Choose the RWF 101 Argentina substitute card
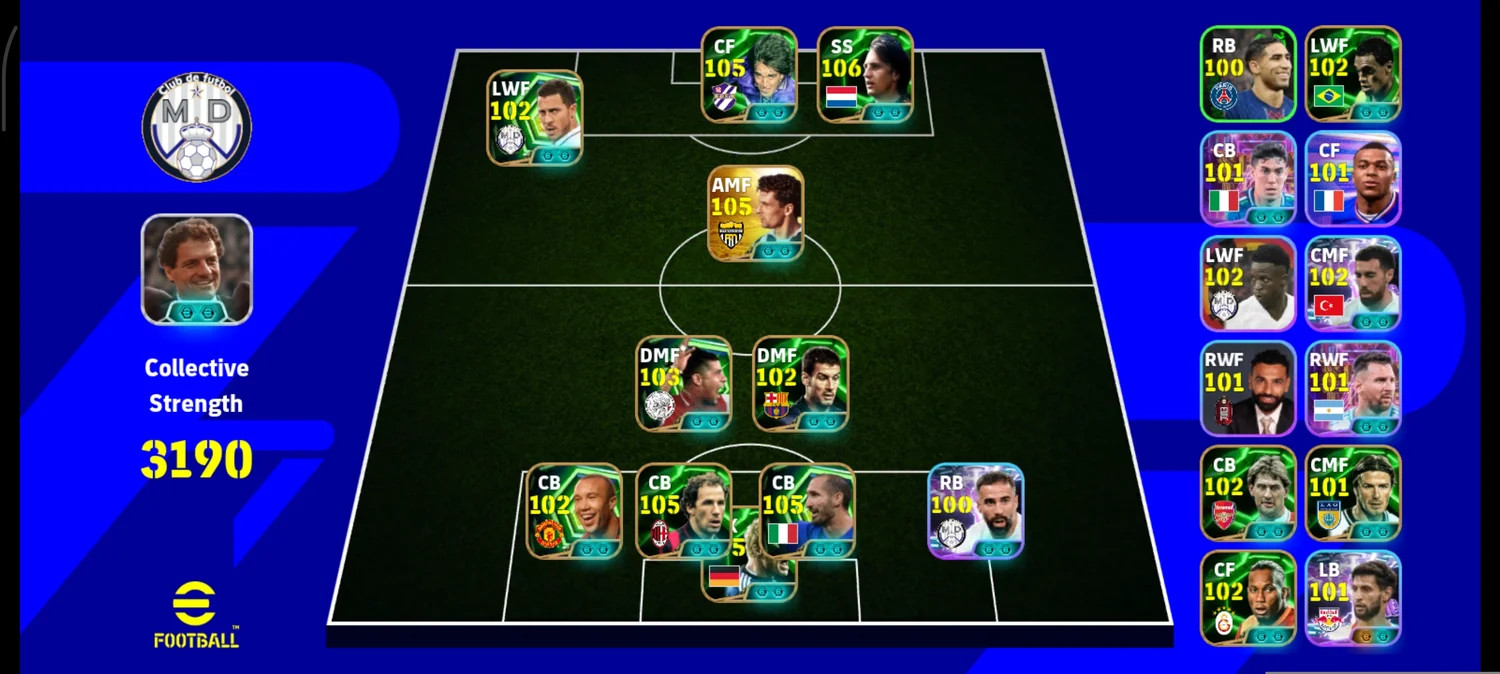This screenshot has width=1500, height=674. tap(1353, 388)
